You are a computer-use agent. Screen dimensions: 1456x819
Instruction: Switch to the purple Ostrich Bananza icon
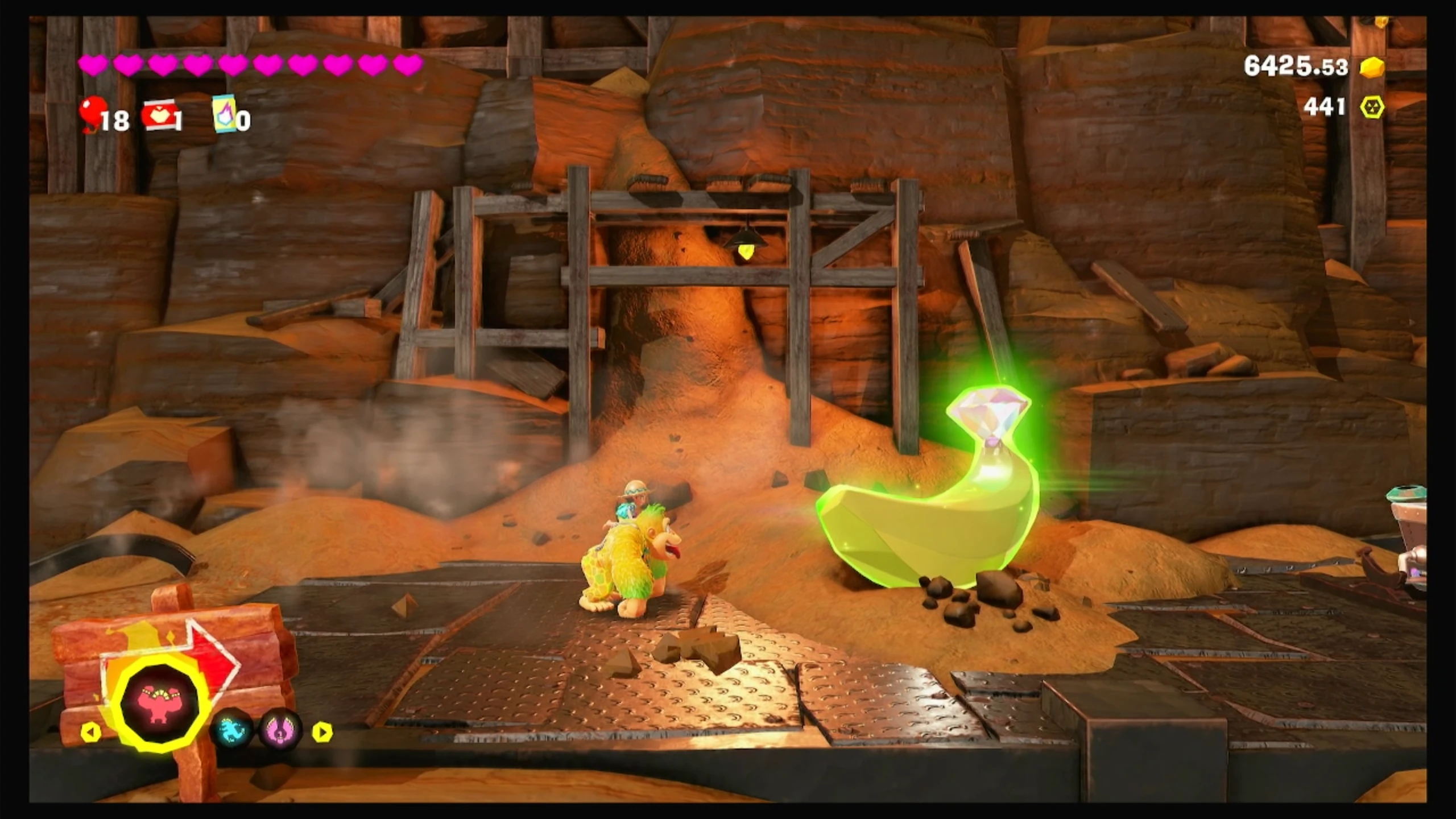tap(280, 730)
